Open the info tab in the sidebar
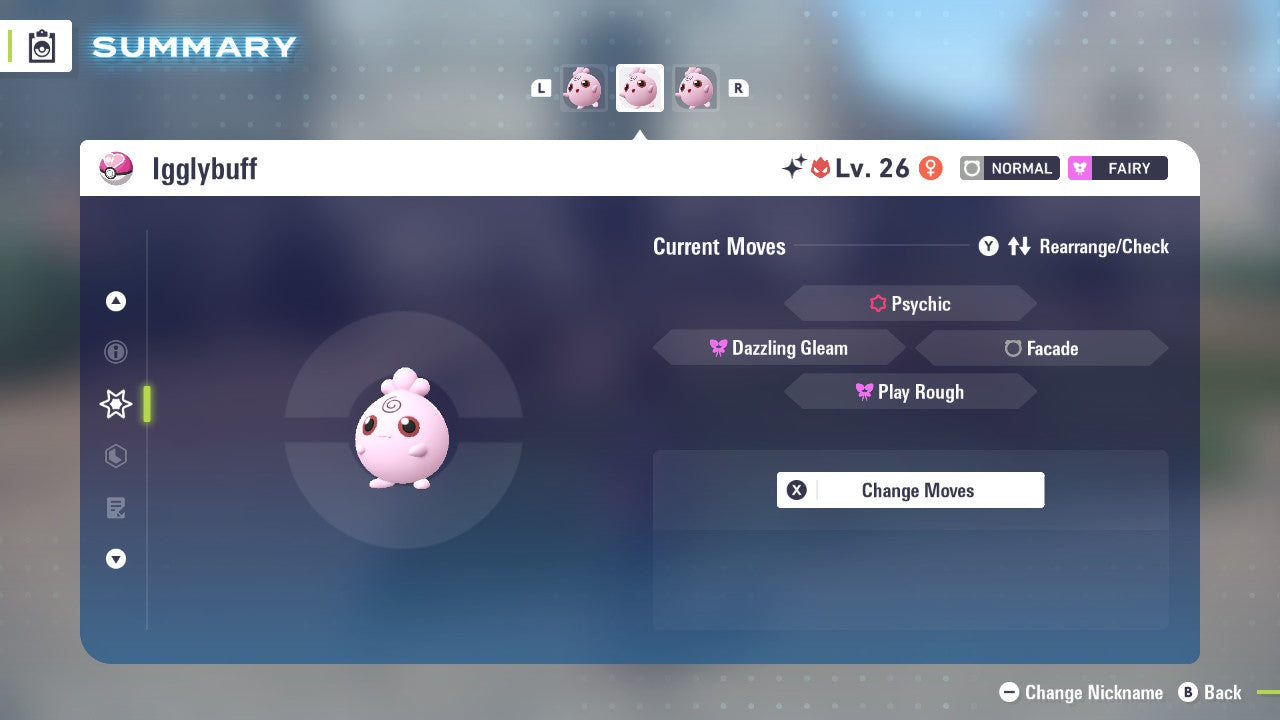1280x720 pixels. 115,352
